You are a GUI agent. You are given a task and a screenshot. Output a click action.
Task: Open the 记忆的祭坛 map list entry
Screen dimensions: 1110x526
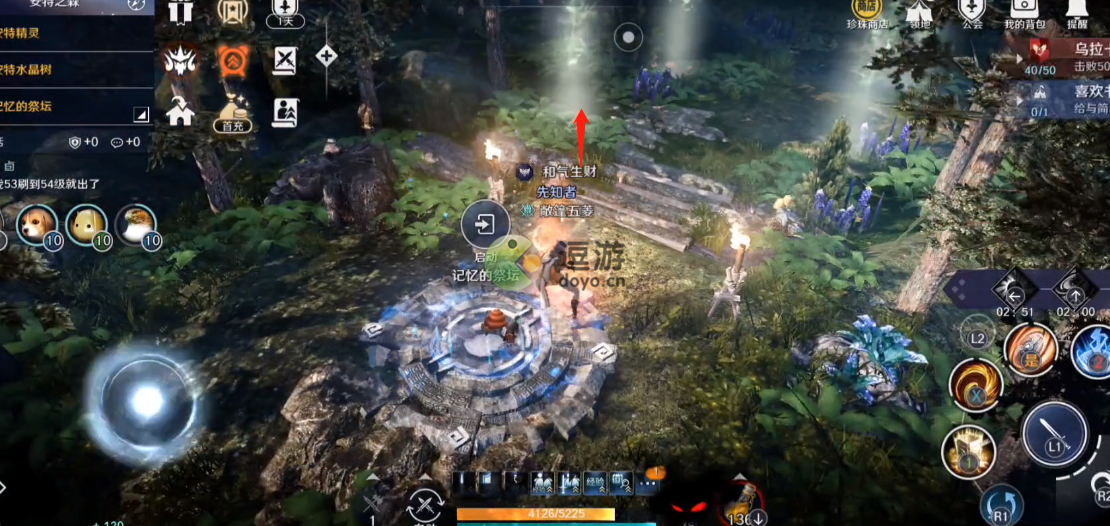[x=70, y=106]
